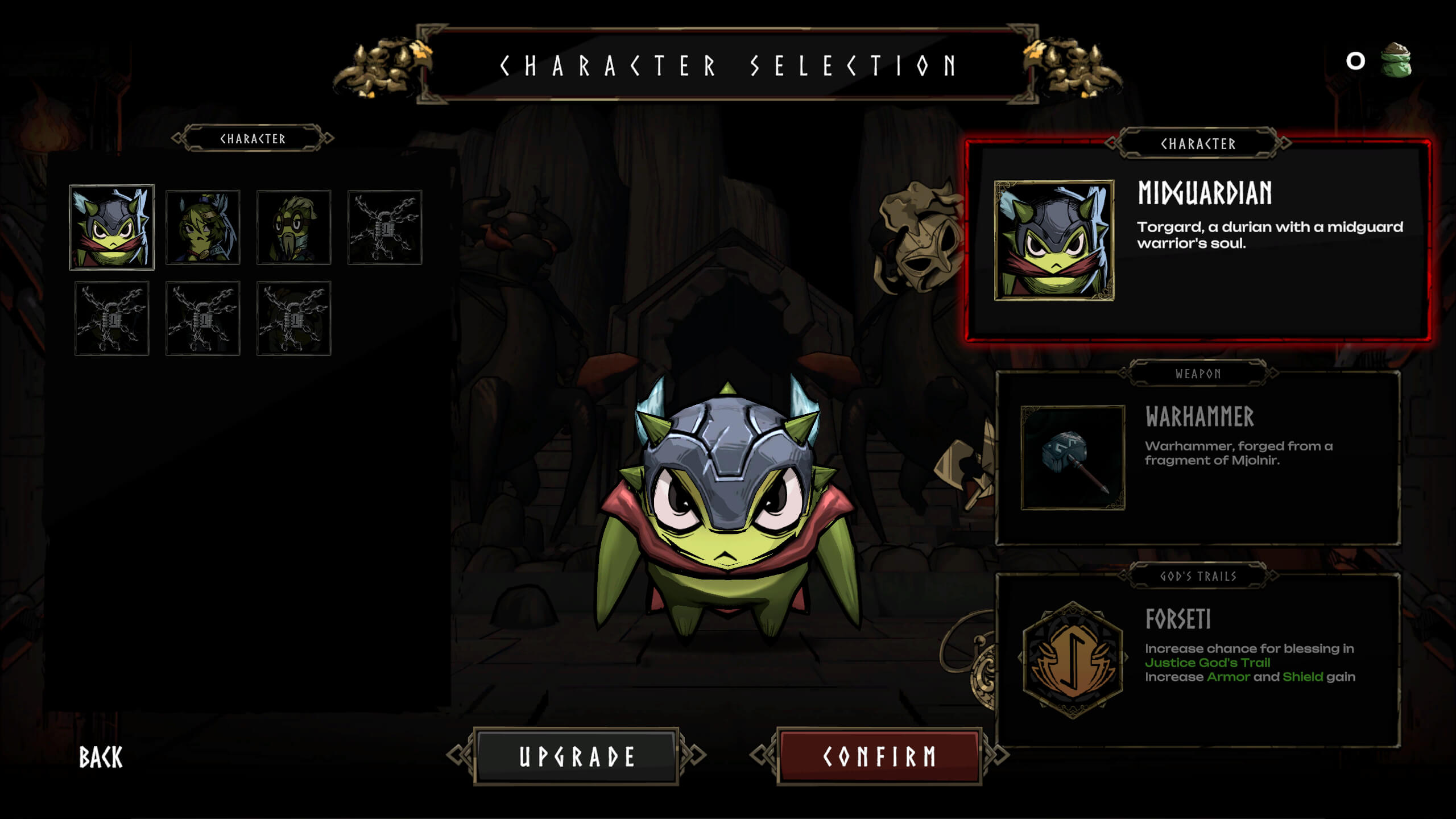1456x819 pixels.
Task: Select the Warhammer weapon icon
Action: tap(1073, 458)
